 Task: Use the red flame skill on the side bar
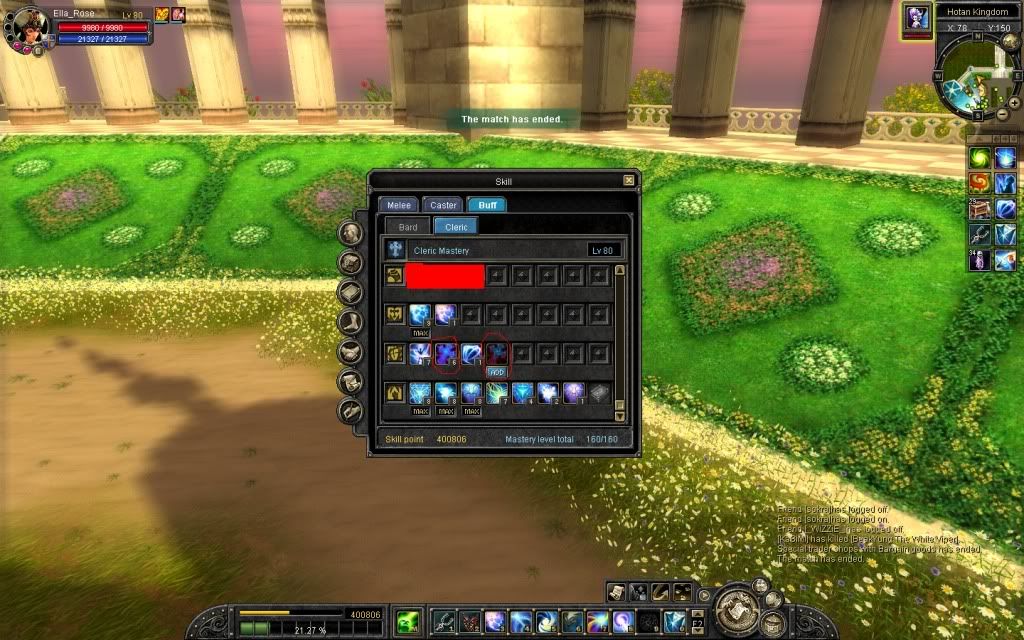pyautogui.click(x=980, y=184)
